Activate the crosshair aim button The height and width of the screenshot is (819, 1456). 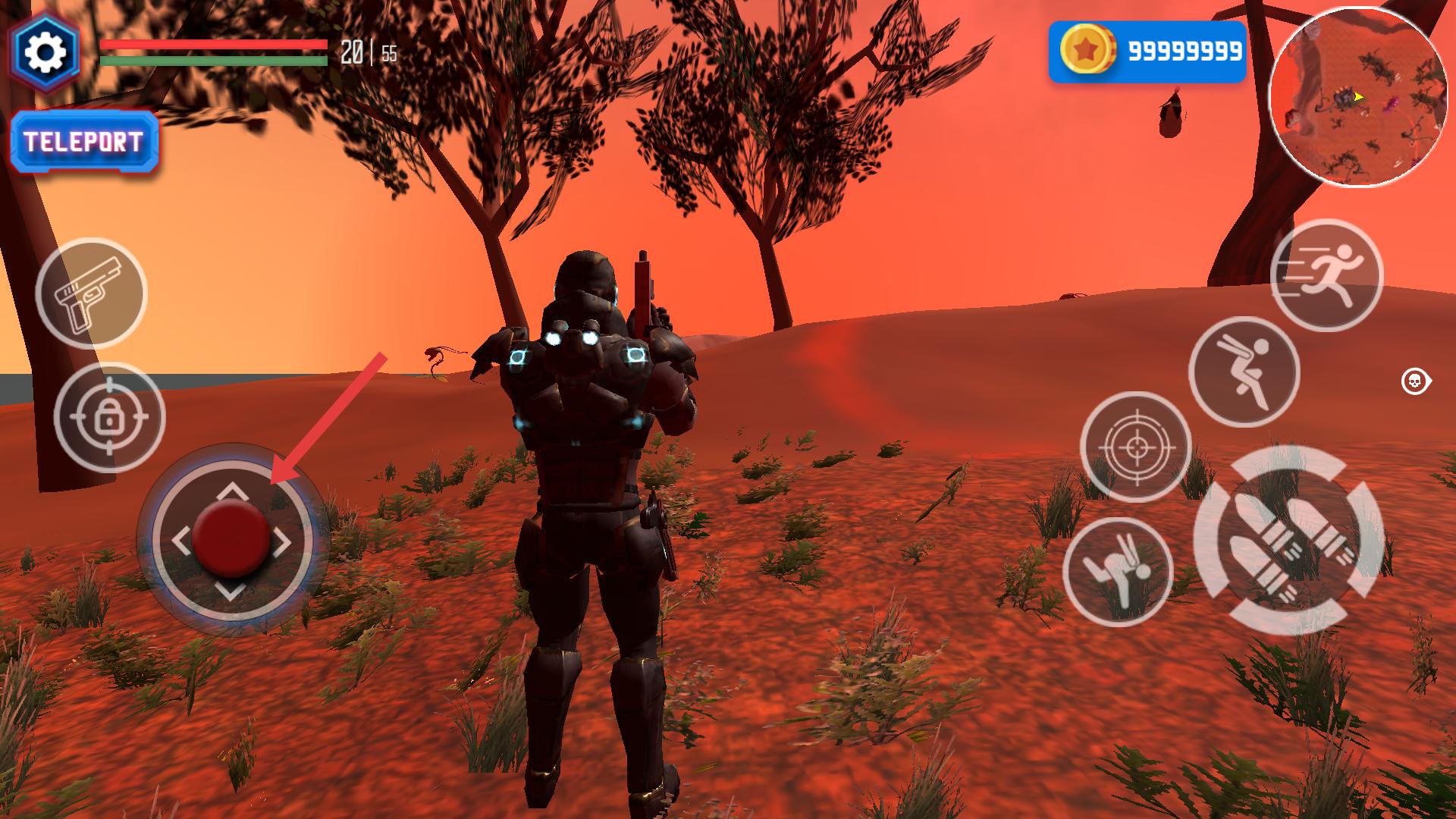1135,447
